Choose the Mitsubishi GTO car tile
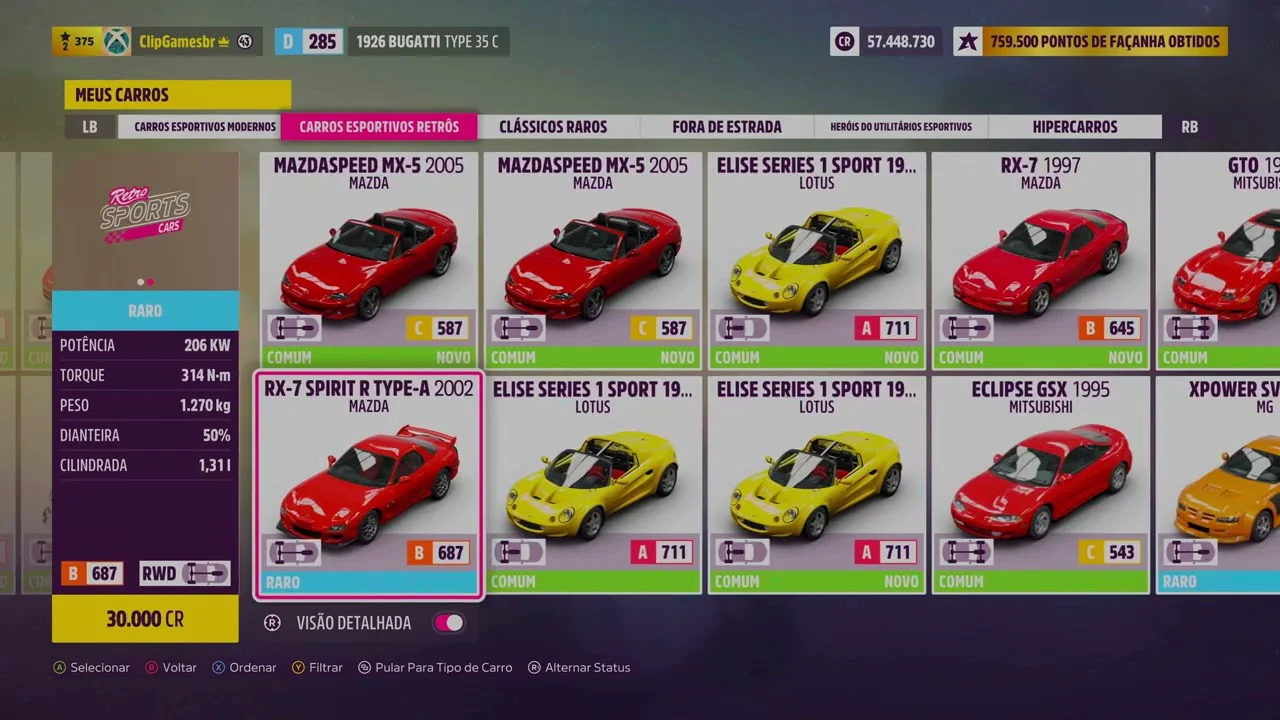The height and width of the screenshot is (720, 1280). coord(1220,260)
